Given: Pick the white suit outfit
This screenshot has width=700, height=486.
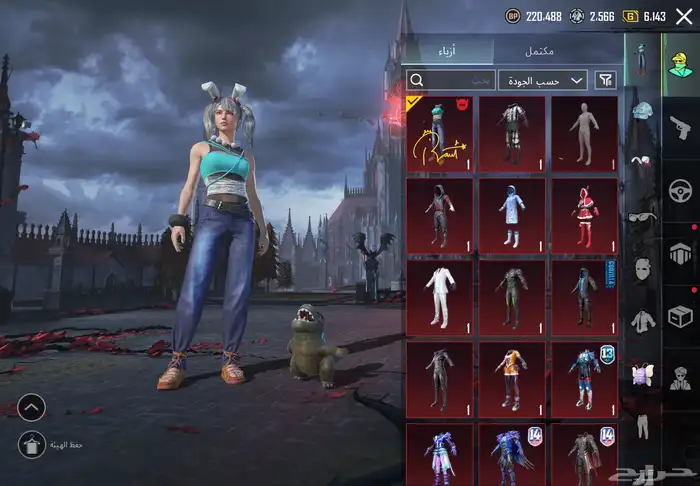Looking at the screenshot, I should 440,296.
